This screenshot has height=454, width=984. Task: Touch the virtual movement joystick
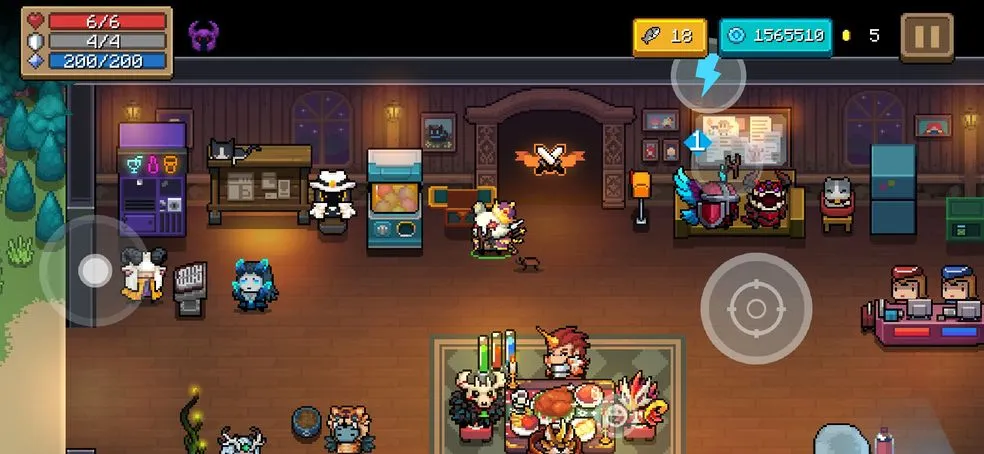pyautogui.click(x=94, y=270)
